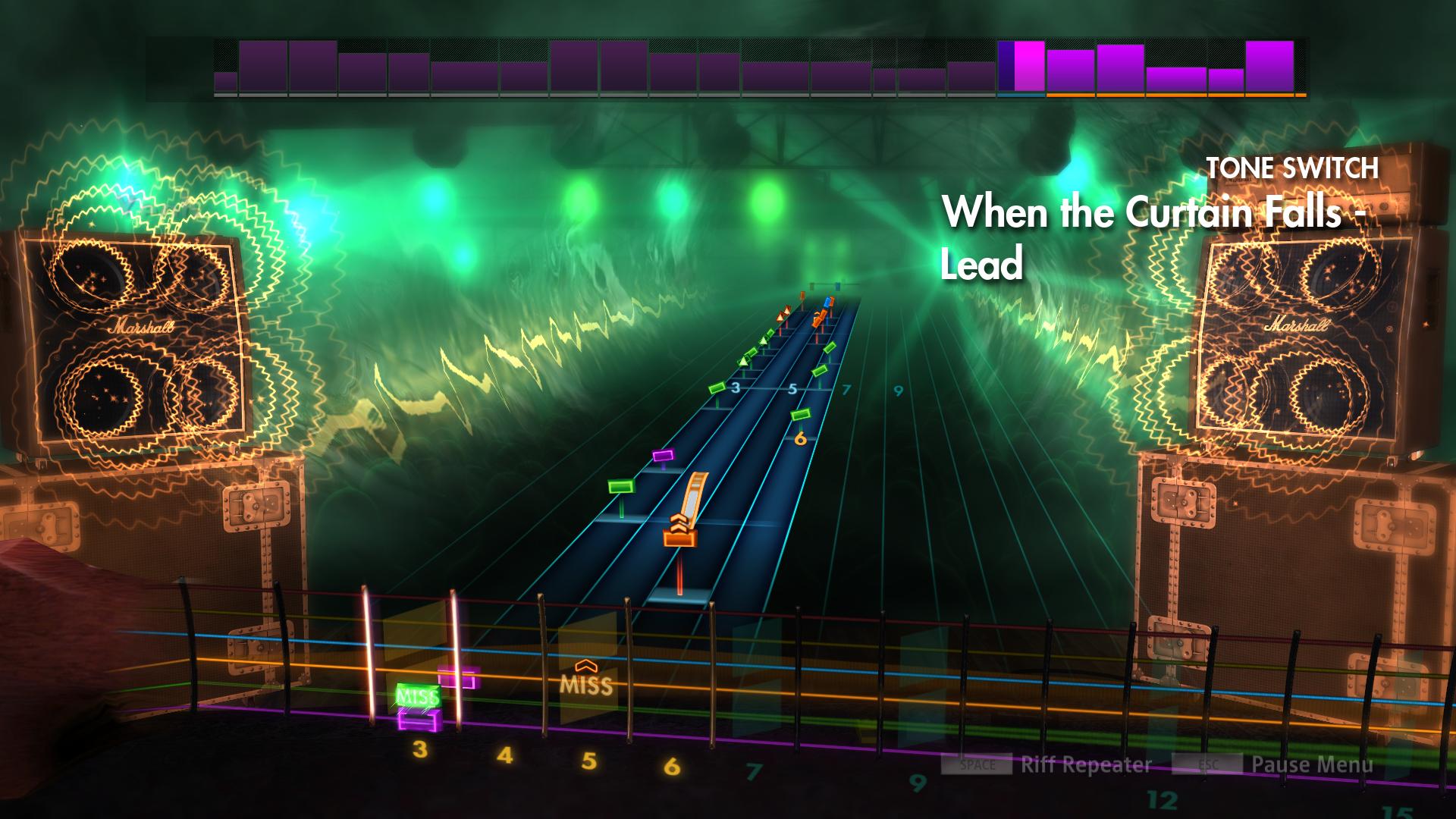1456x819 pixels.
Task: Click the blue note at the far end
Action: (827, 303)
